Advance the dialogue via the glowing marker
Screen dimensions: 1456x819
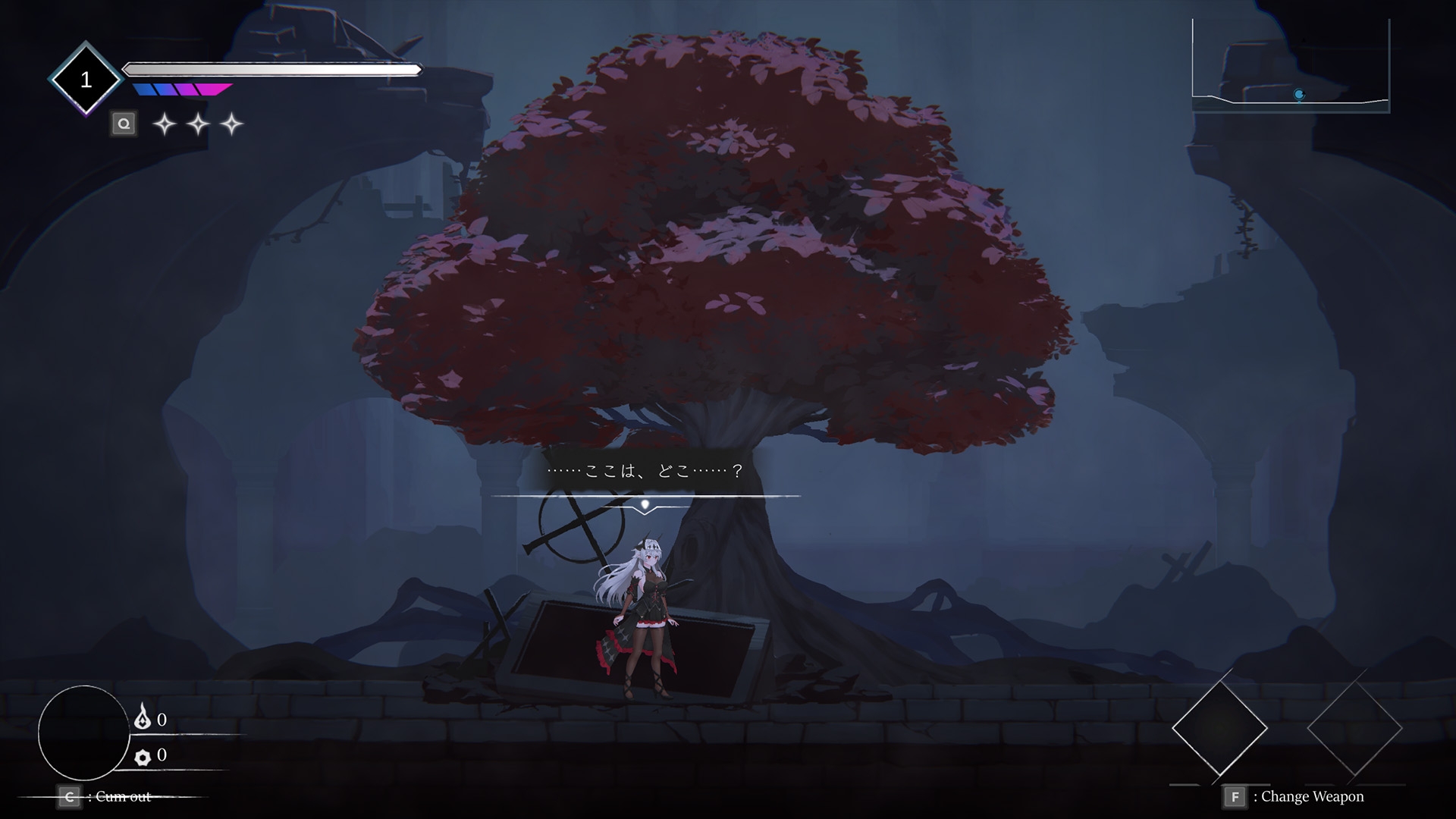(x=645, y=504)
